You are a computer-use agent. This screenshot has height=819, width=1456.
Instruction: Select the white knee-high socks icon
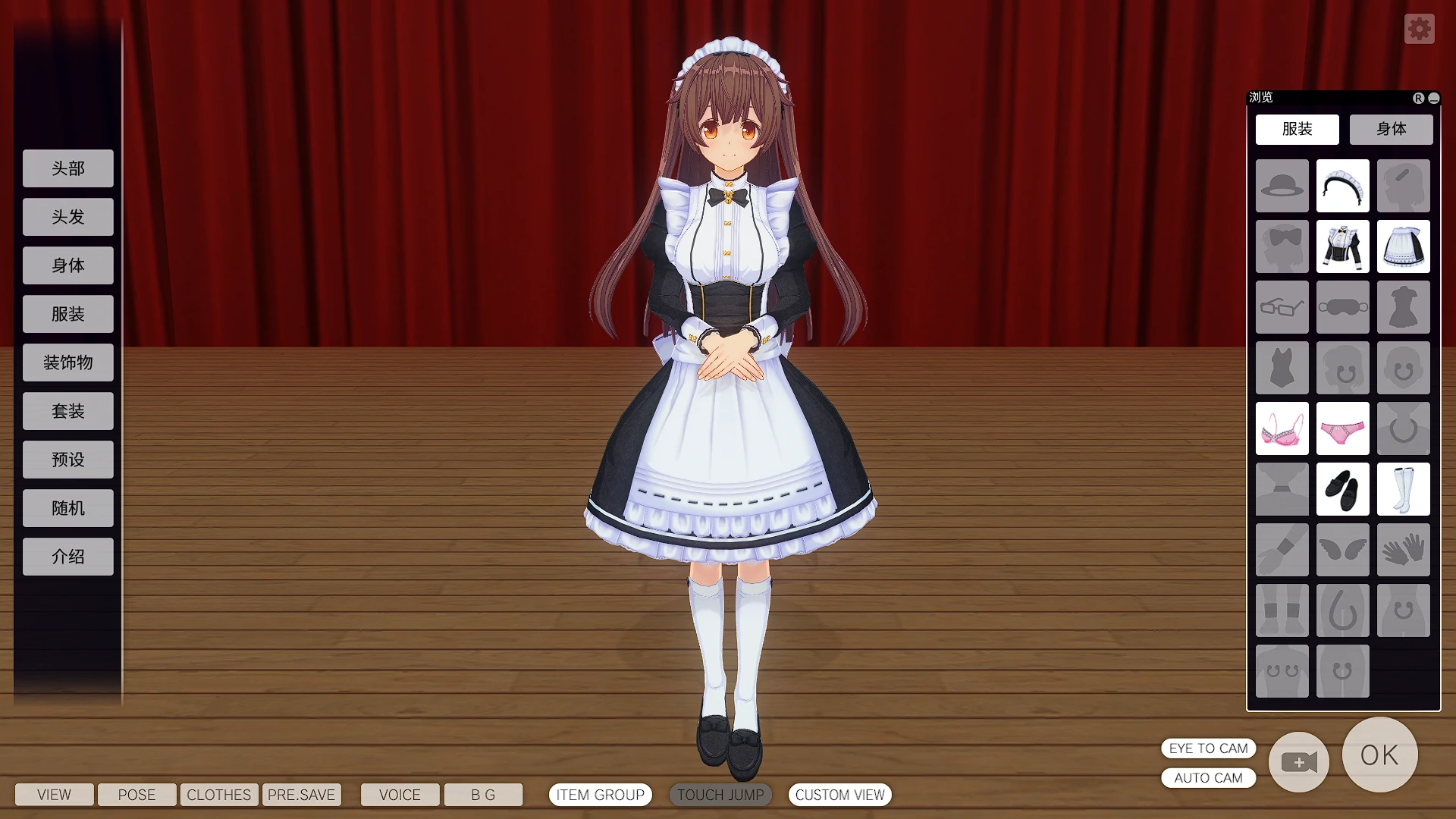tap(1402, 489)
